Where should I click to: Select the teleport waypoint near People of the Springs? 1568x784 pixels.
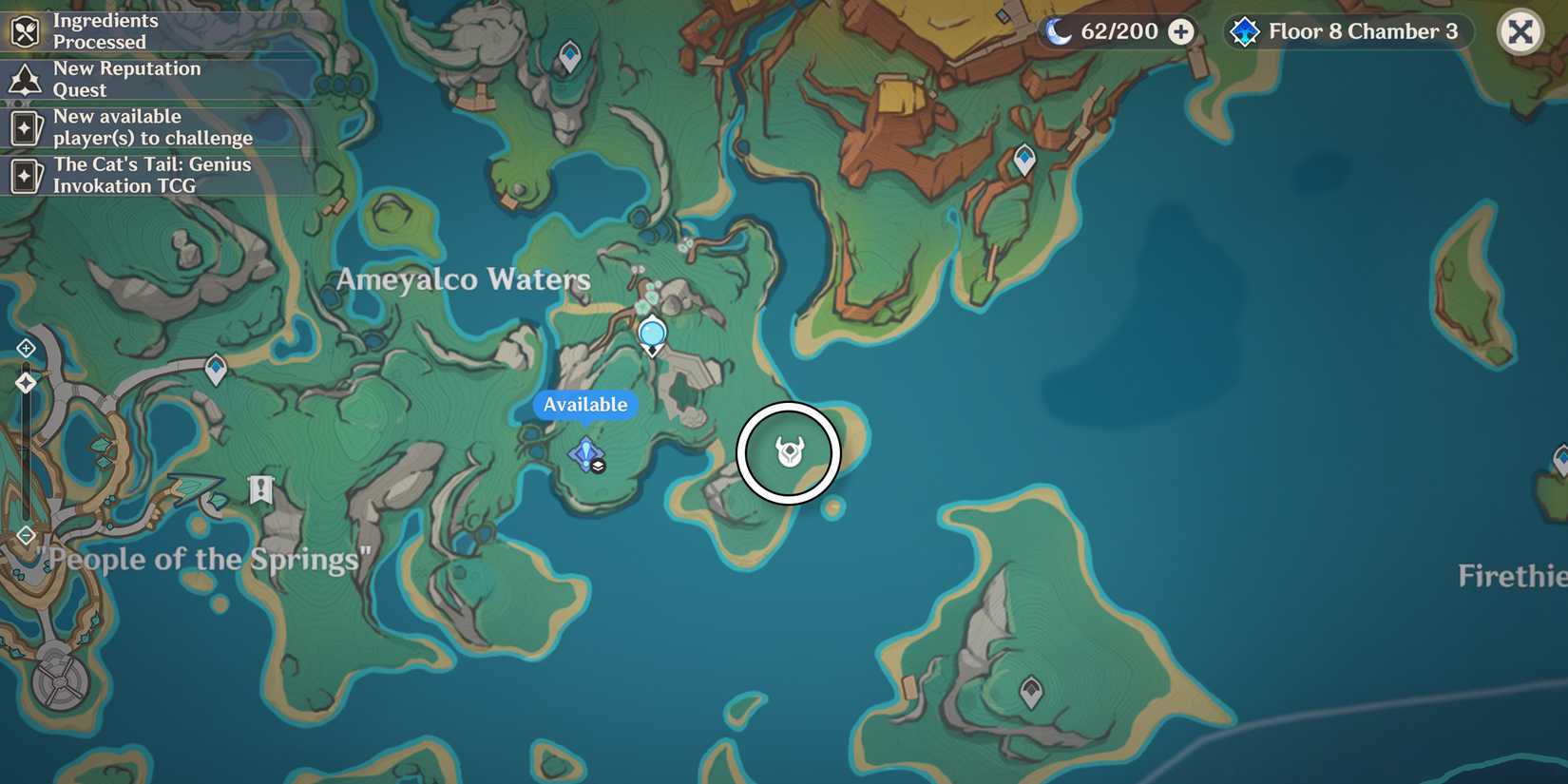click(x=216, y=367)
